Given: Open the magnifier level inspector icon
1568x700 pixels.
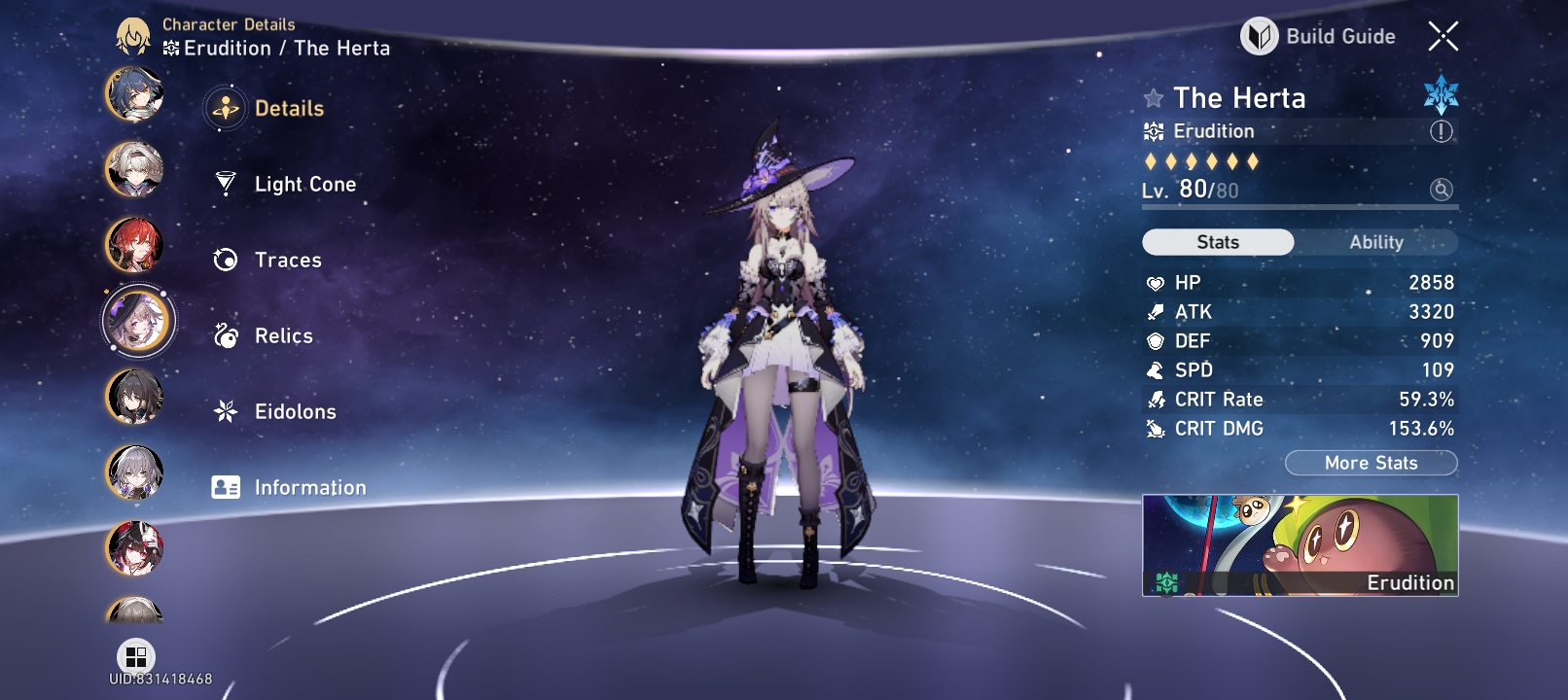Looking at the screenshot, I should 1441,192.
